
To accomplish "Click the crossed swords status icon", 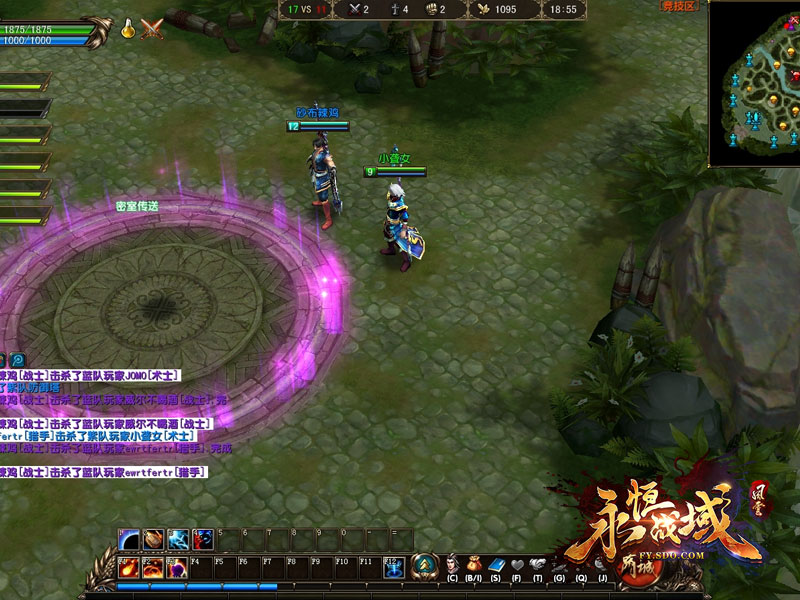I will coord(152,29).
